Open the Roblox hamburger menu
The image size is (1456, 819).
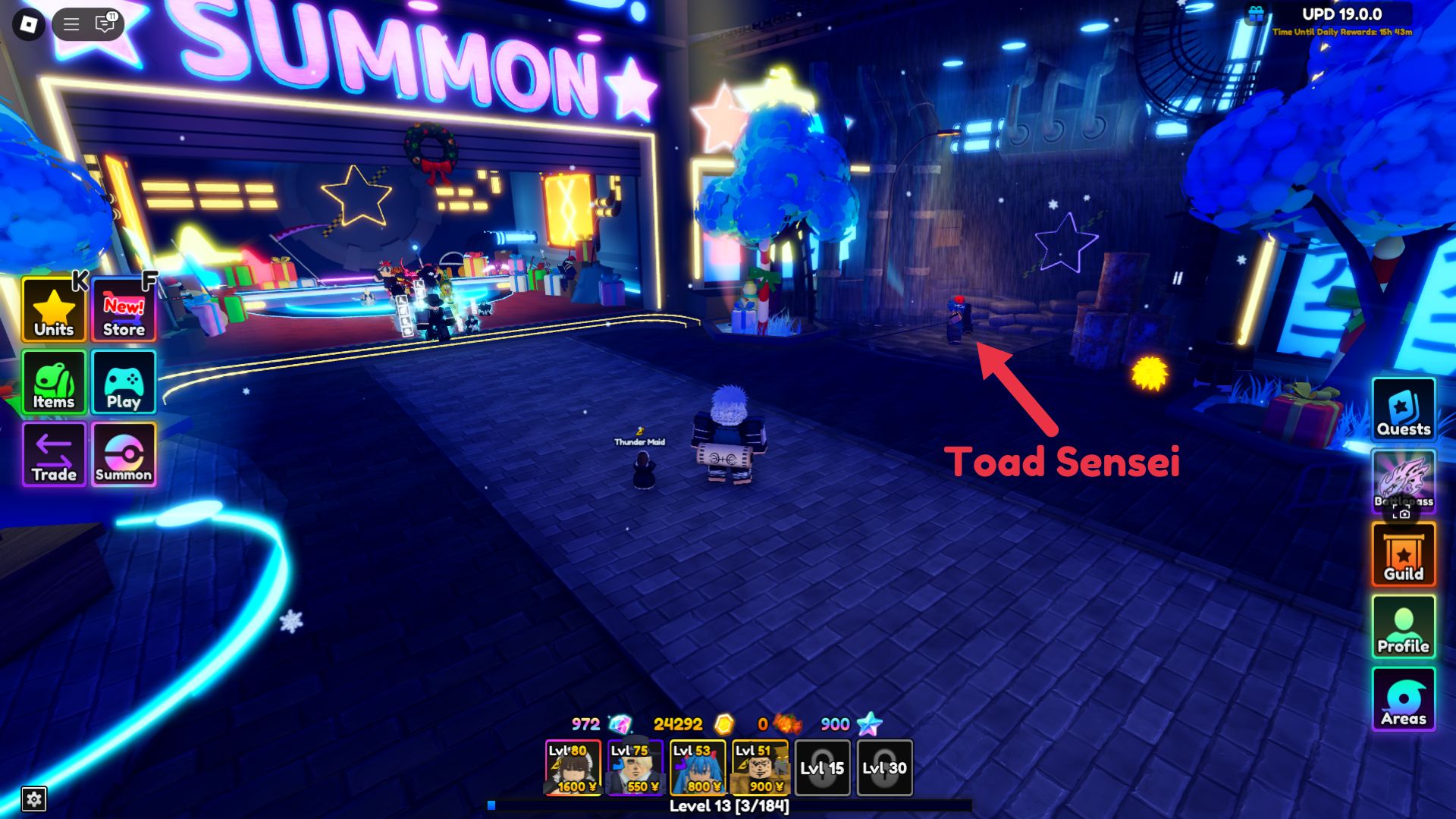[x=71, y=24]
